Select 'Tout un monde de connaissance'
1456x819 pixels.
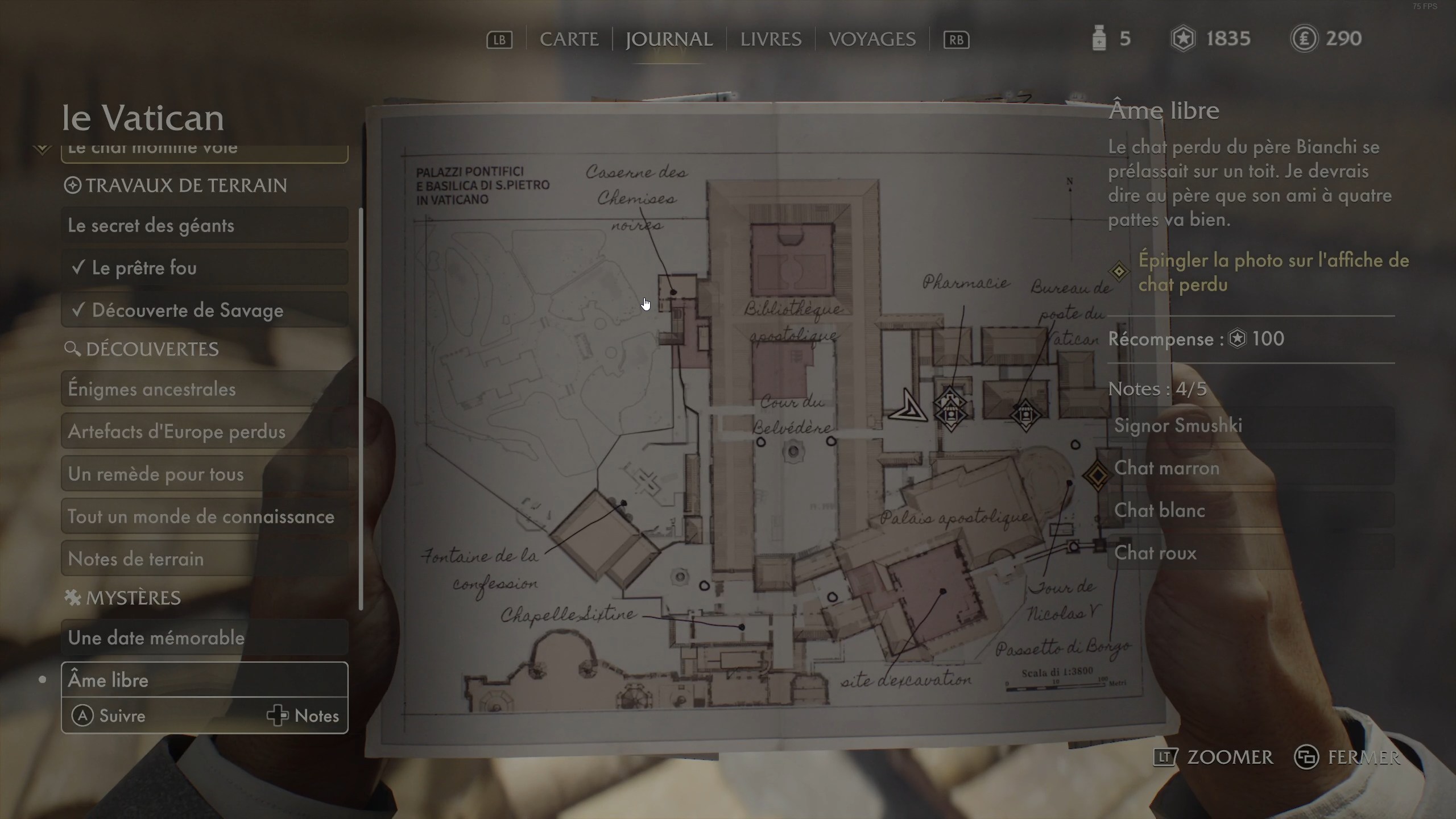pos(205,516)
